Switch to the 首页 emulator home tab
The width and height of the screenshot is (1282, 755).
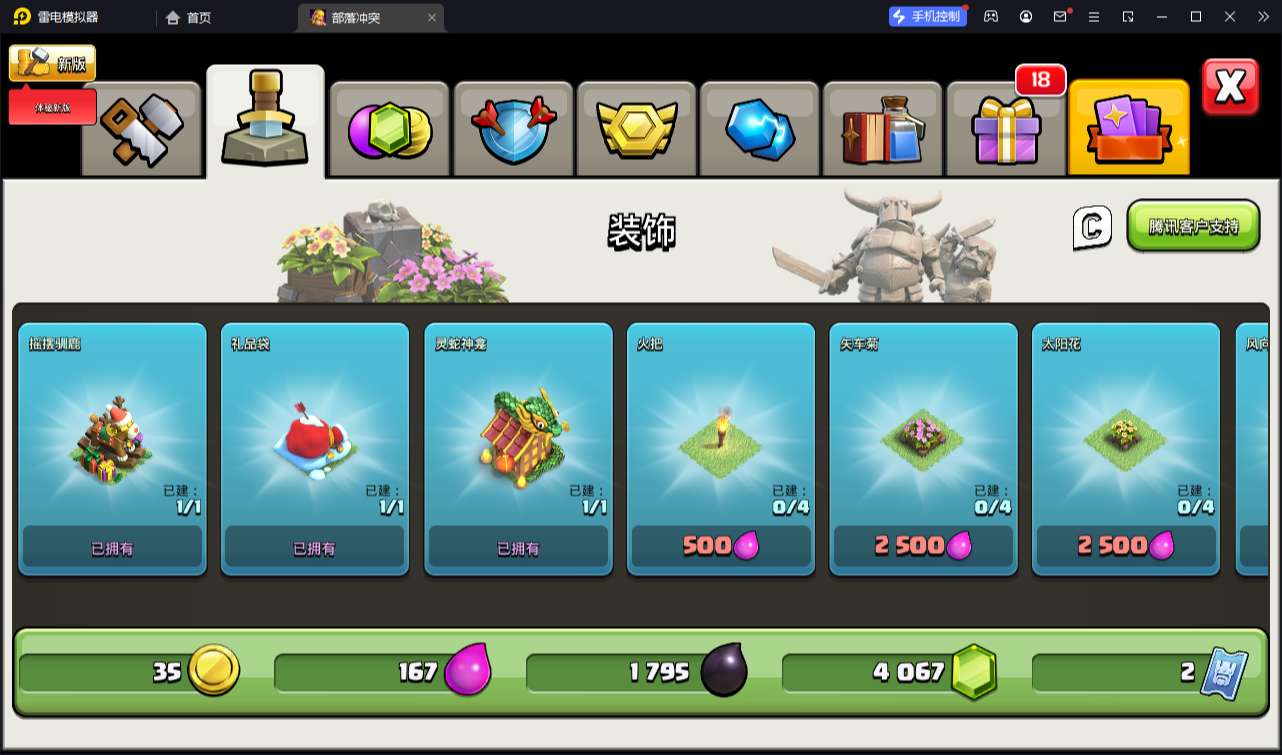189,17
